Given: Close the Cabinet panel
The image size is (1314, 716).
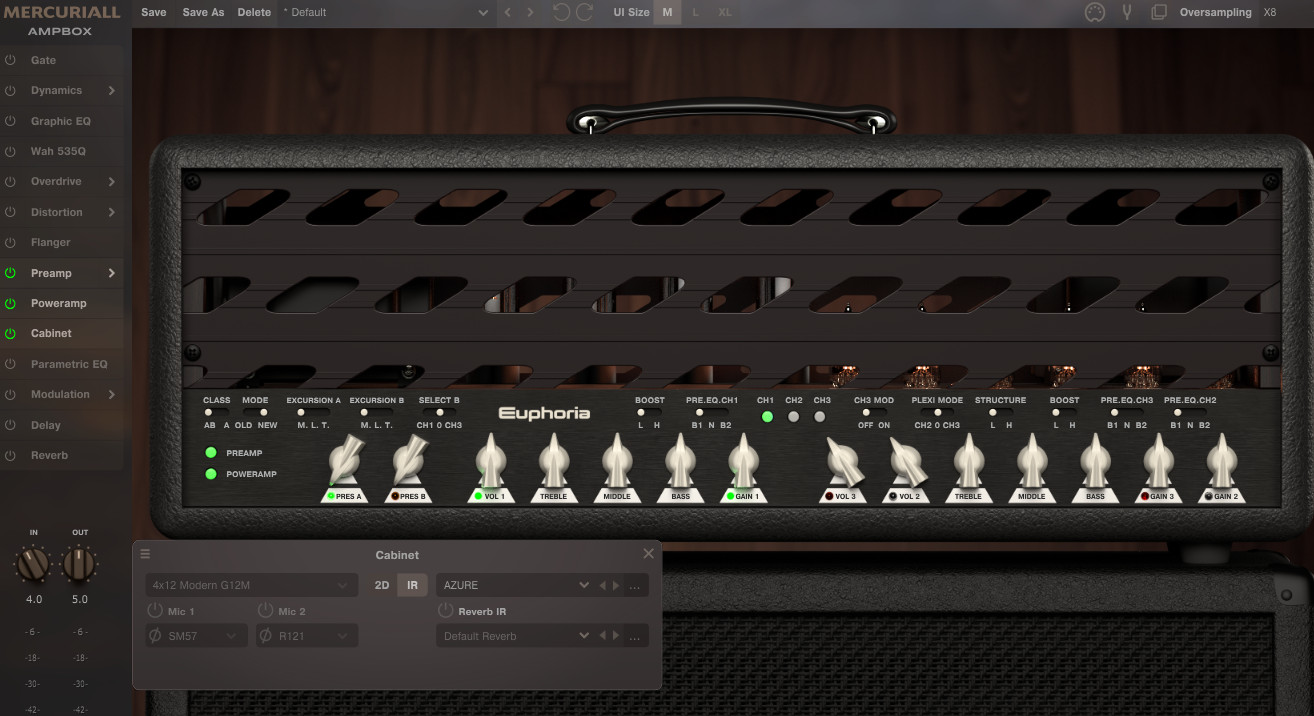Looking at the screenshot, I should click(x=648, y=554).
